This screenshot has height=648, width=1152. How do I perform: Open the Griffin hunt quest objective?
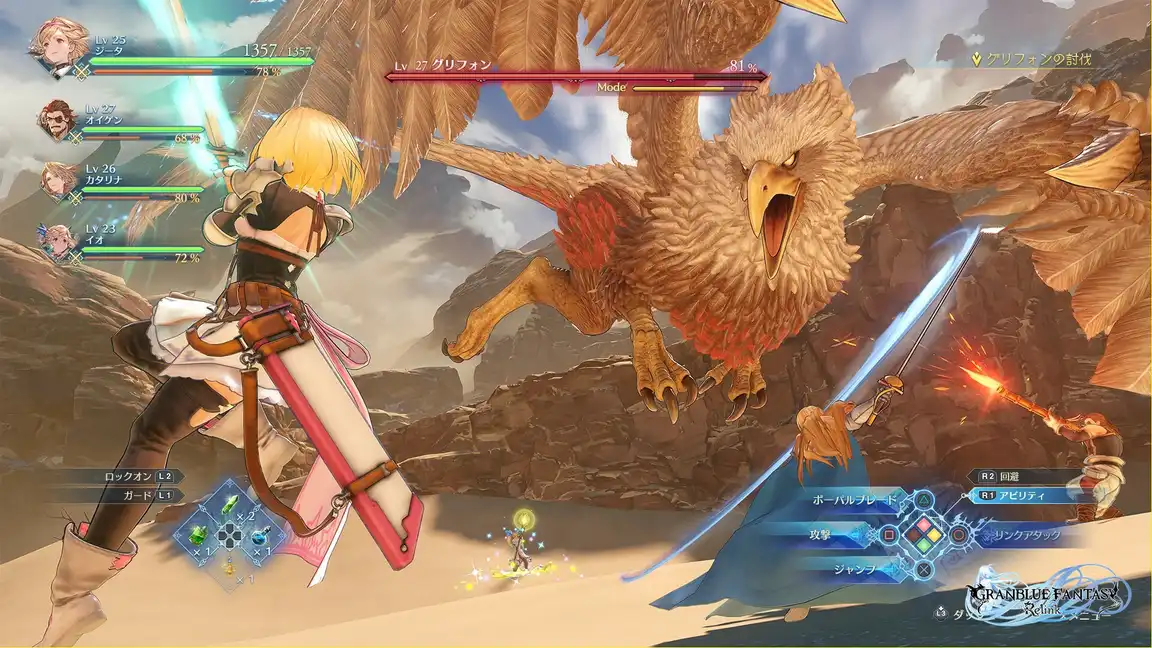point(1031,59)
